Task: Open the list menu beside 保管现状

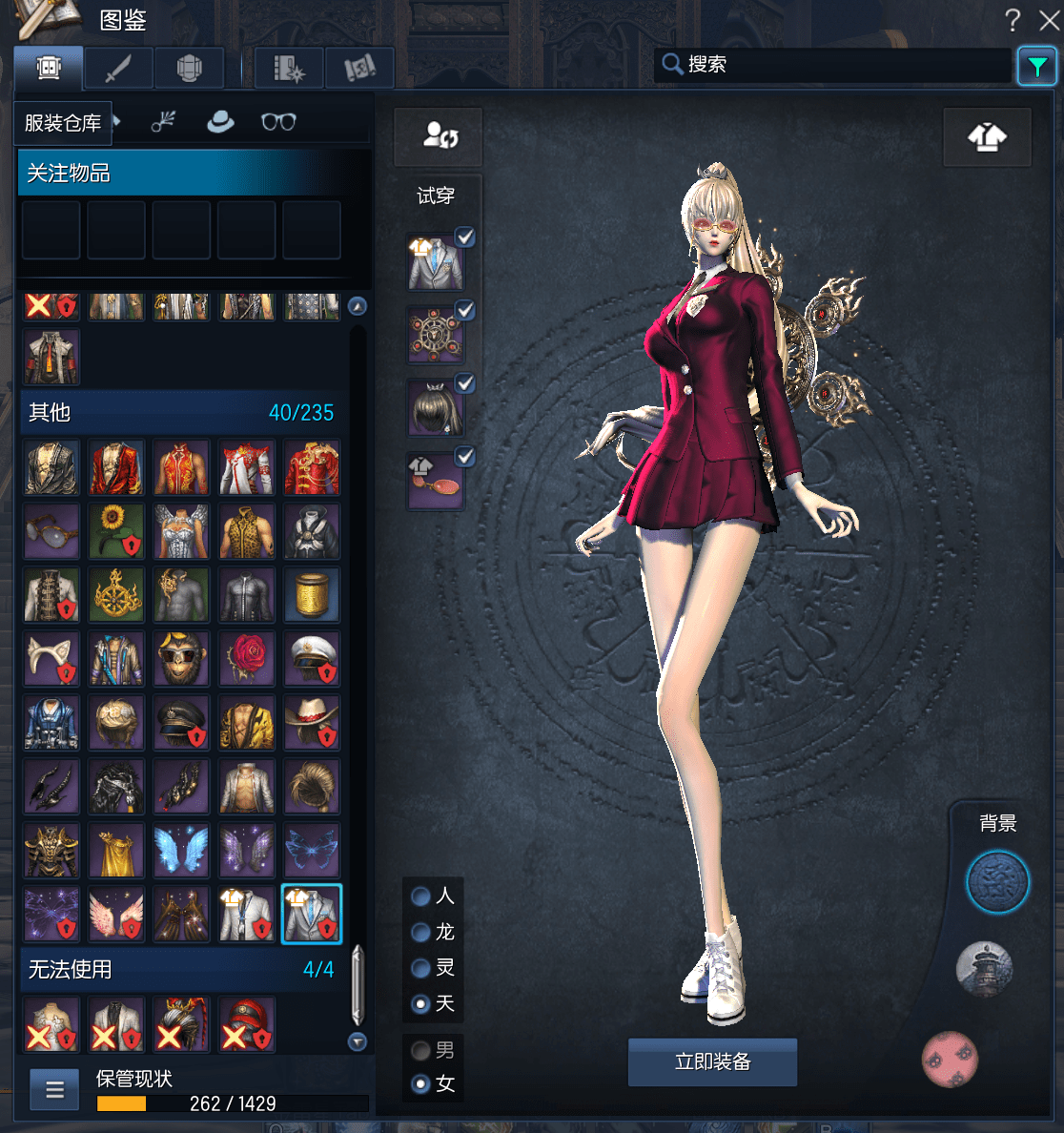Action: coord(54,1089)
